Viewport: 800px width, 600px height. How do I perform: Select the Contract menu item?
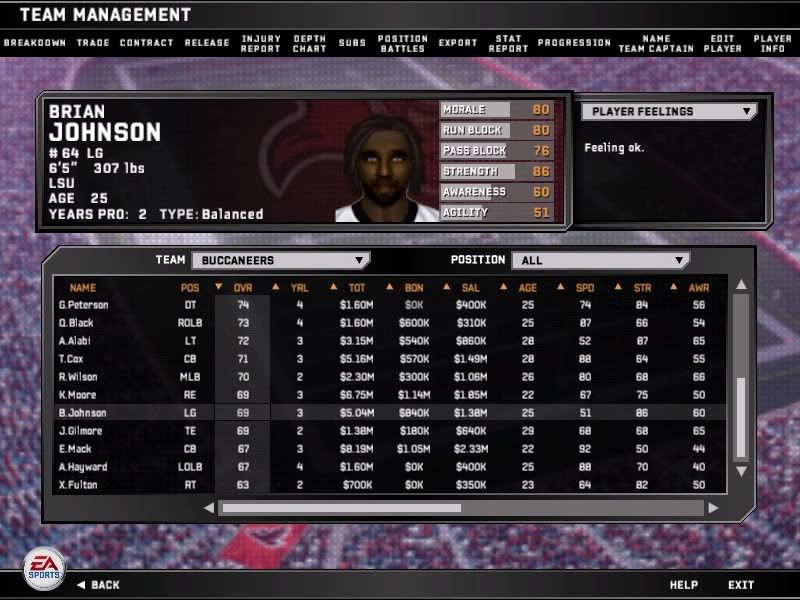146,43
